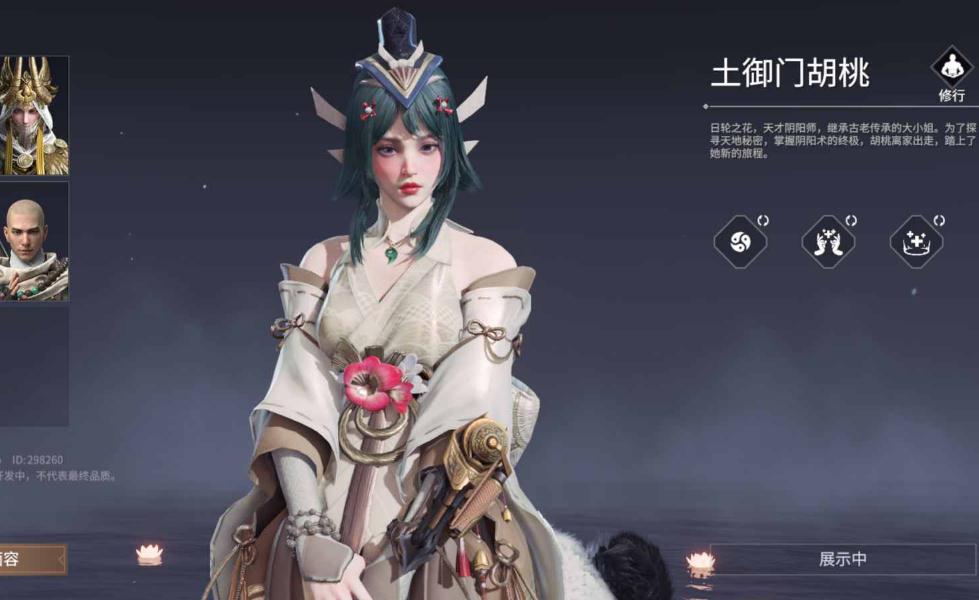Open the button ending in 容
The height and width of the screenshot is (600, 979).
point(32,559)
